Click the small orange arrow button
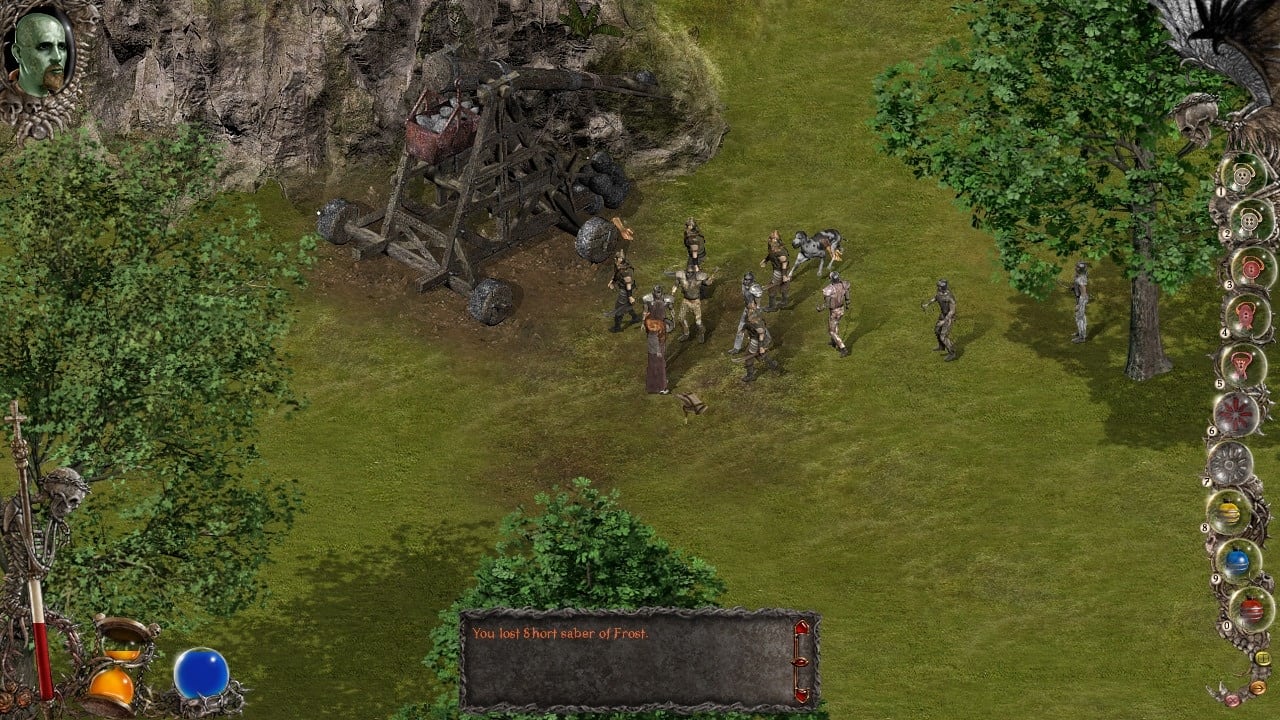This screenshot has height=720, width=1280. point(1258,687)
